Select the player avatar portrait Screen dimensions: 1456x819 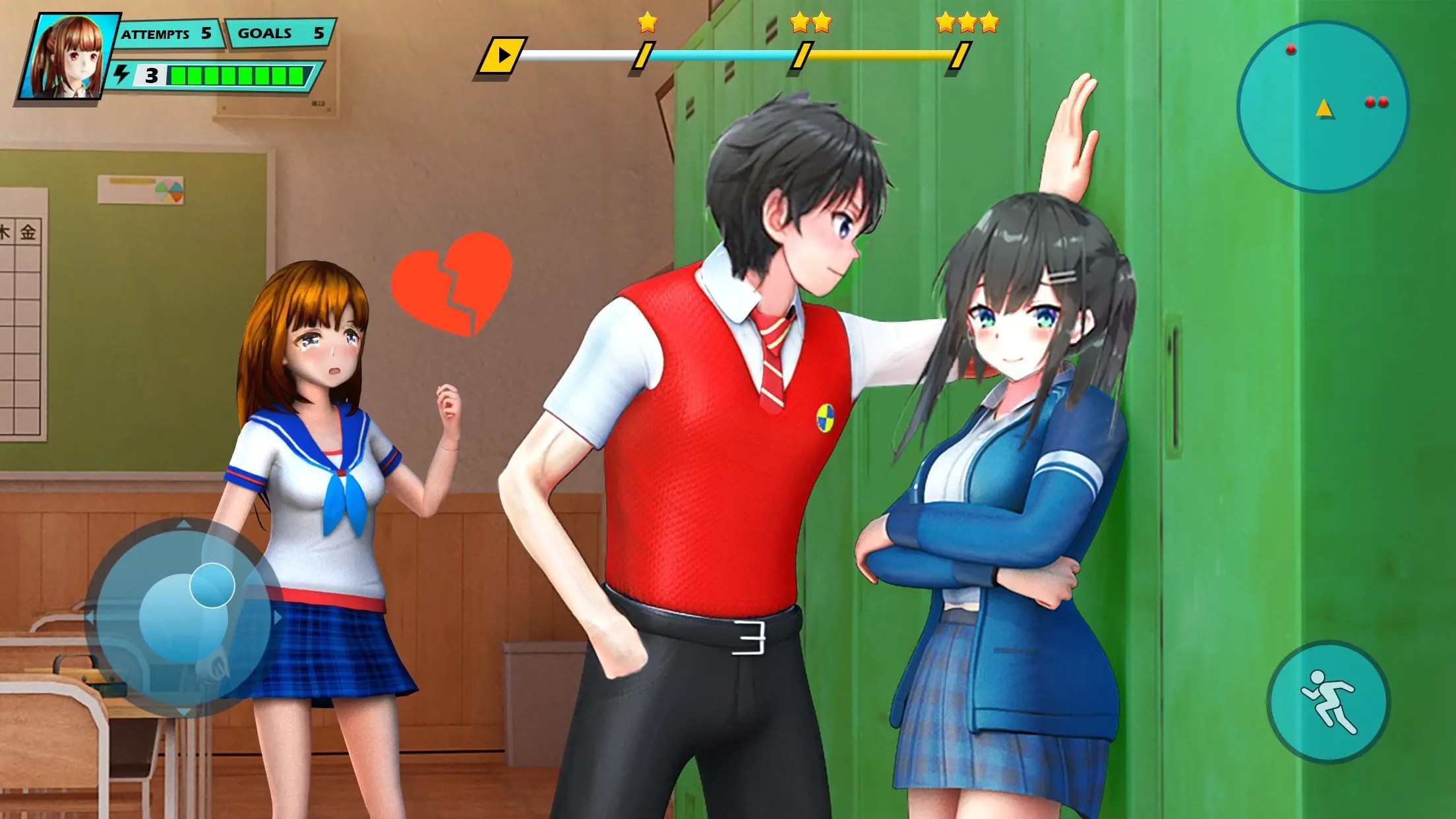[x=69, y=56]
